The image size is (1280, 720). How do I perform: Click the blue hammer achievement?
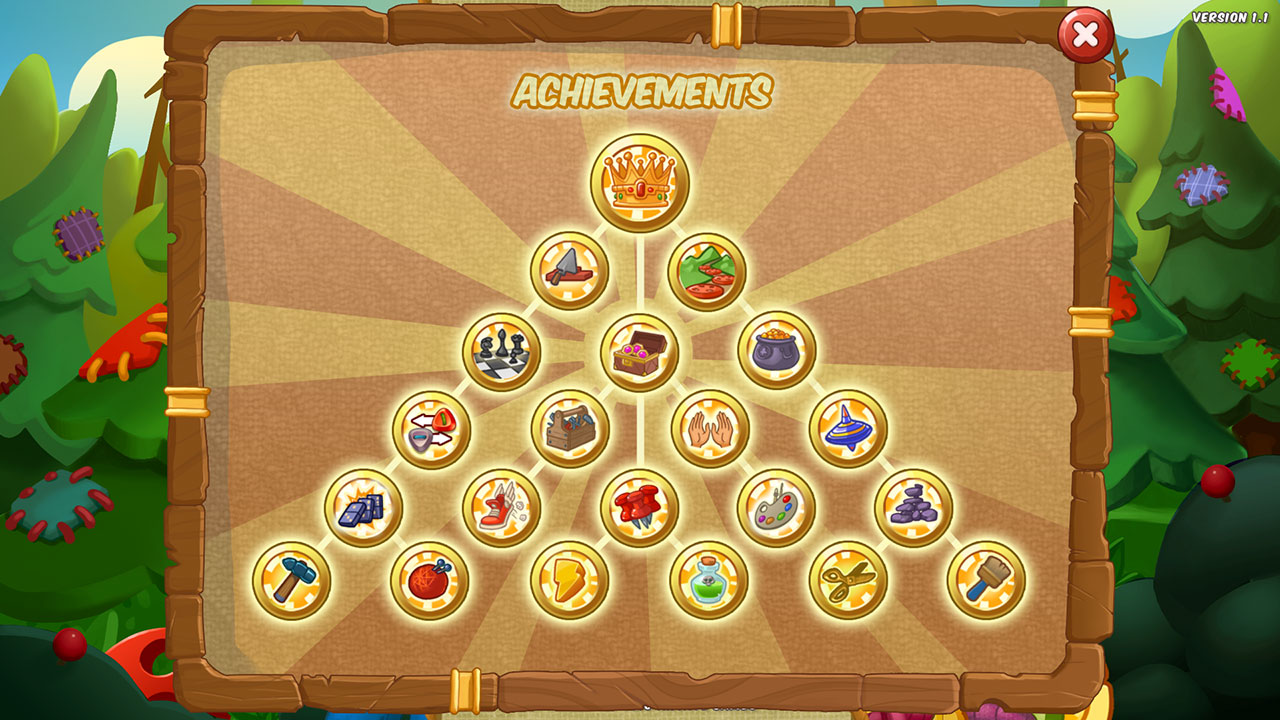tap(292, 580)
